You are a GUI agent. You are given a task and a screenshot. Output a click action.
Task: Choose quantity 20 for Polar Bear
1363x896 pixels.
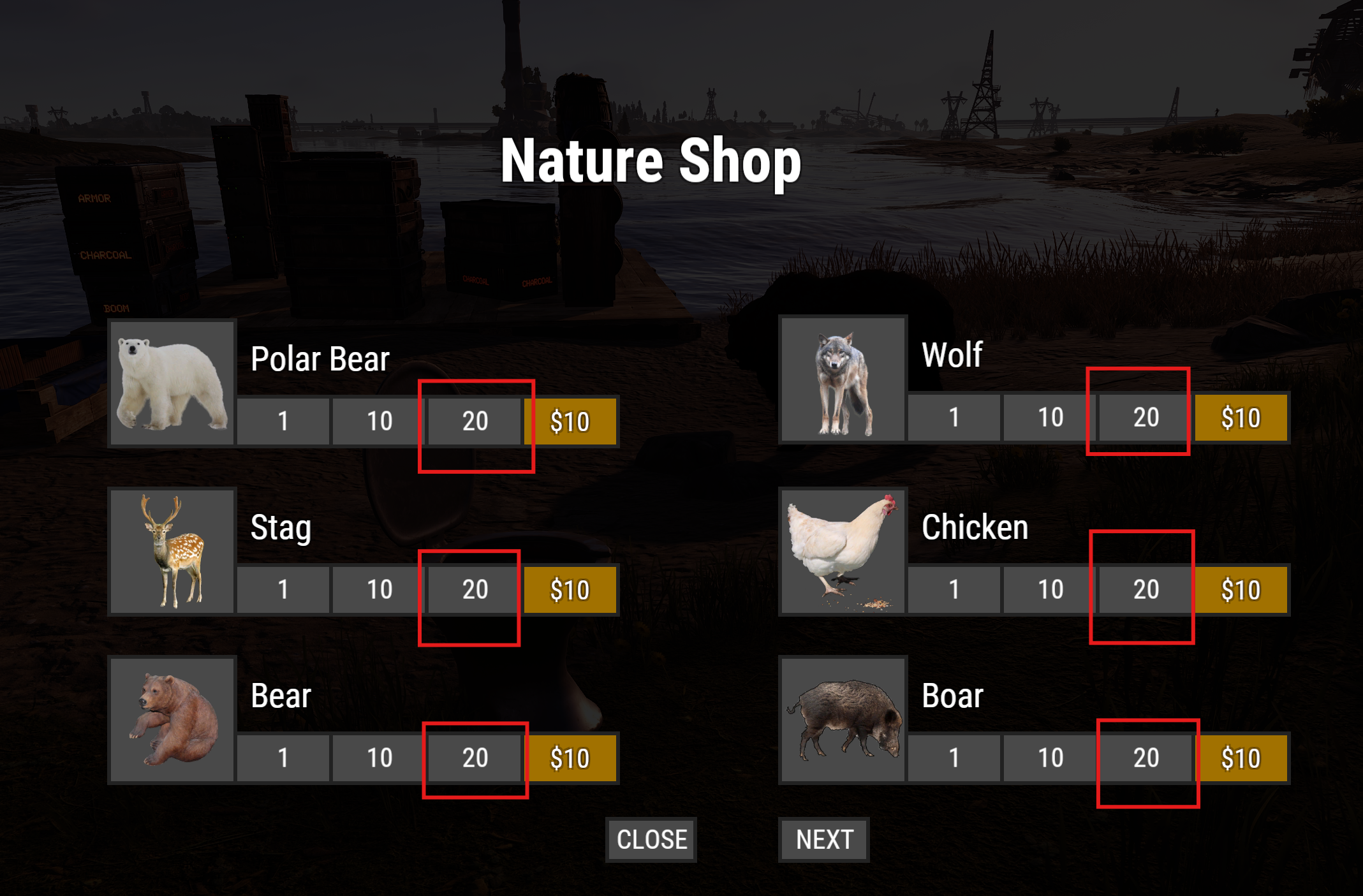point(475,421)
